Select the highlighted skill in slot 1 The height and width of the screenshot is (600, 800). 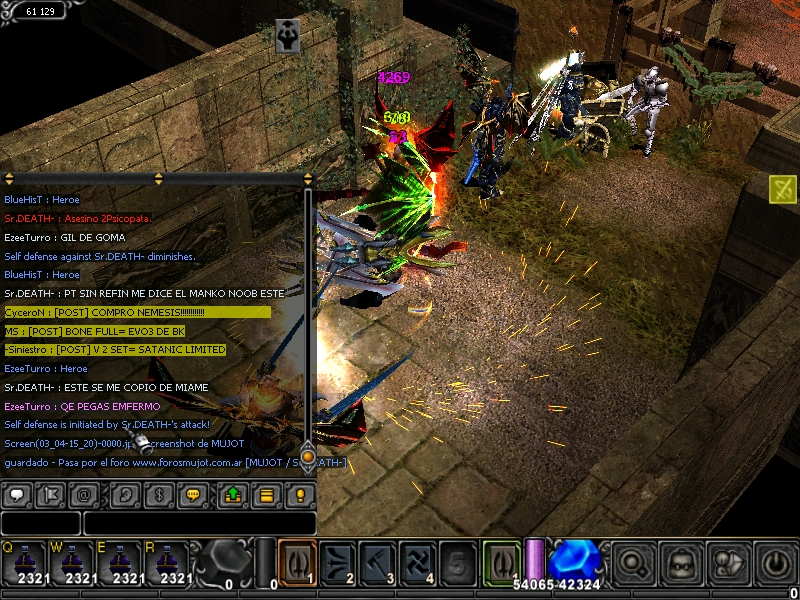(297, 561)
